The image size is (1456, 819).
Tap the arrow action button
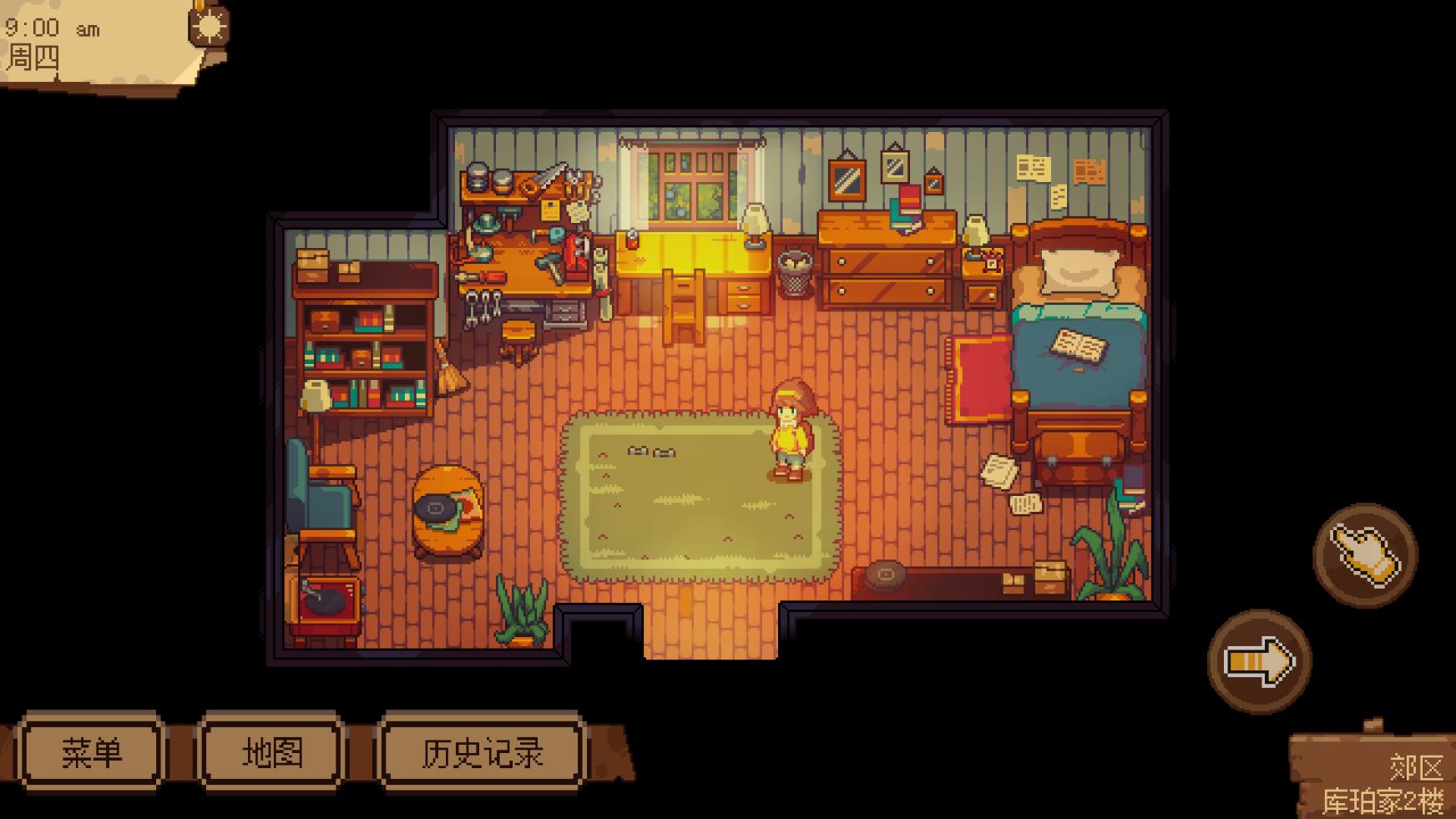(x=1259, y=661)
